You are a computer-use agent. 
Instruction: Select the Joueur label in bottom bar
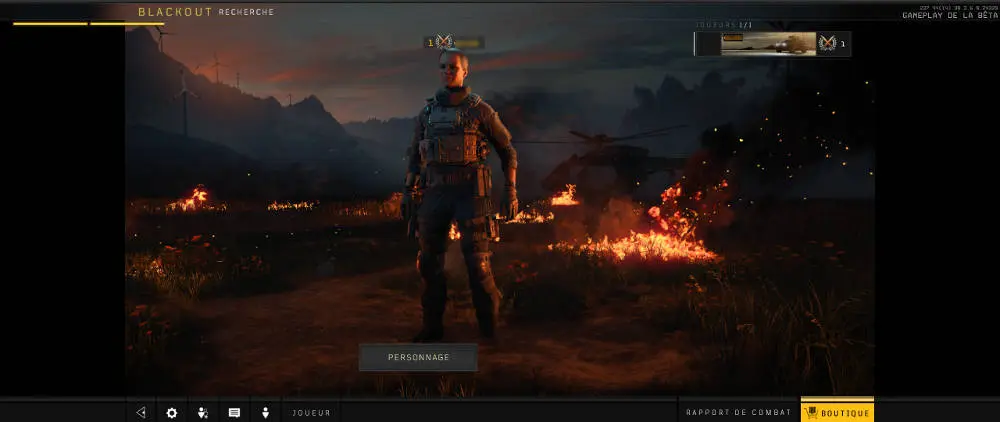[311, 412]
